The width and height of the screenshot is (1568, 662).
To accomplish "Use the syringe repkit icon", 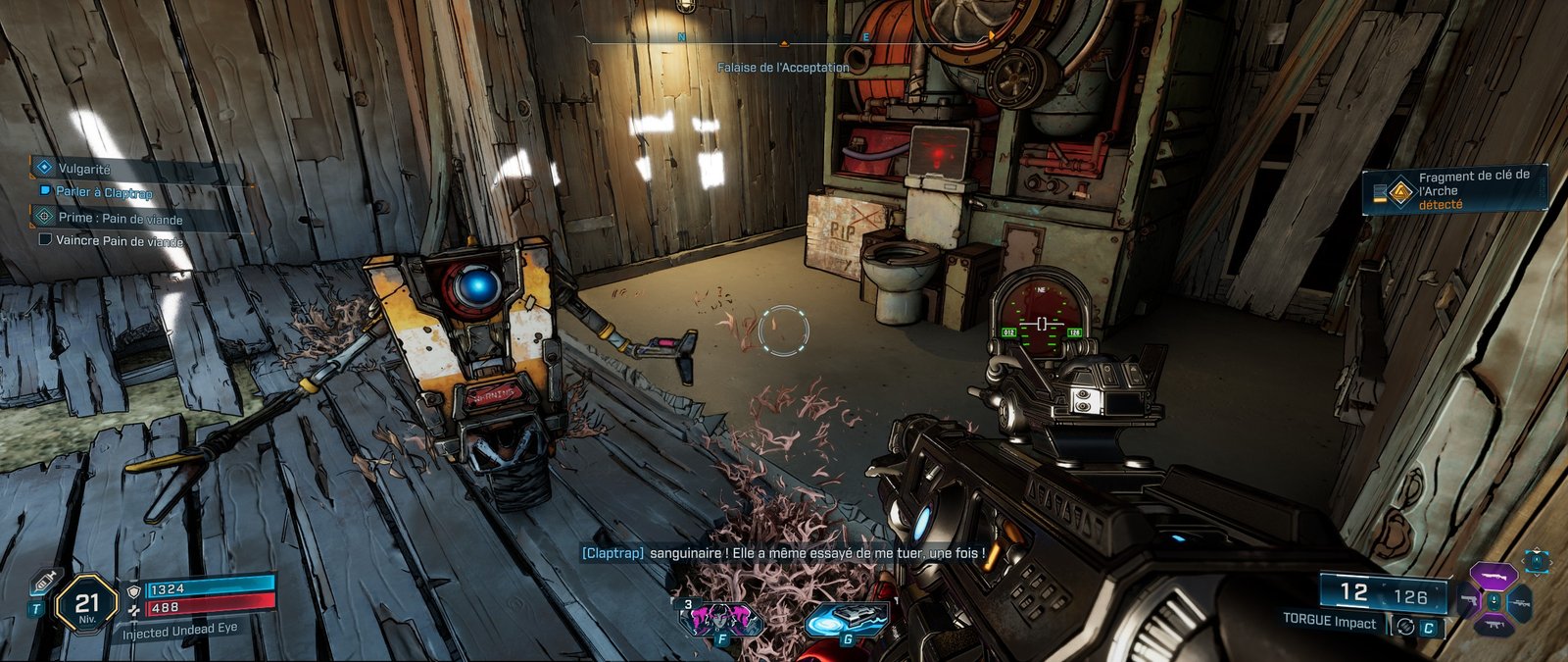I will [x=43, y=582].
